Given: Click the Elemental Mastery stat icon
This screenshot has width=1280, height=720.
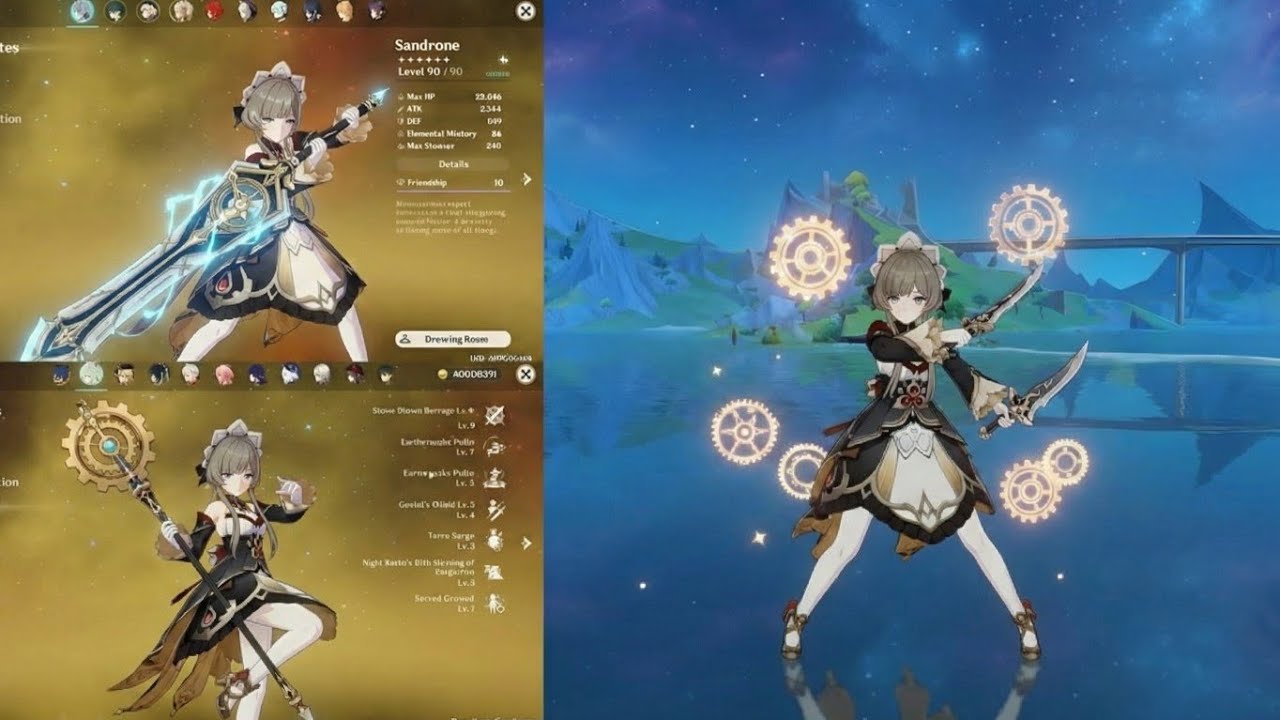Looking at the screenshot, I should 402,133.
